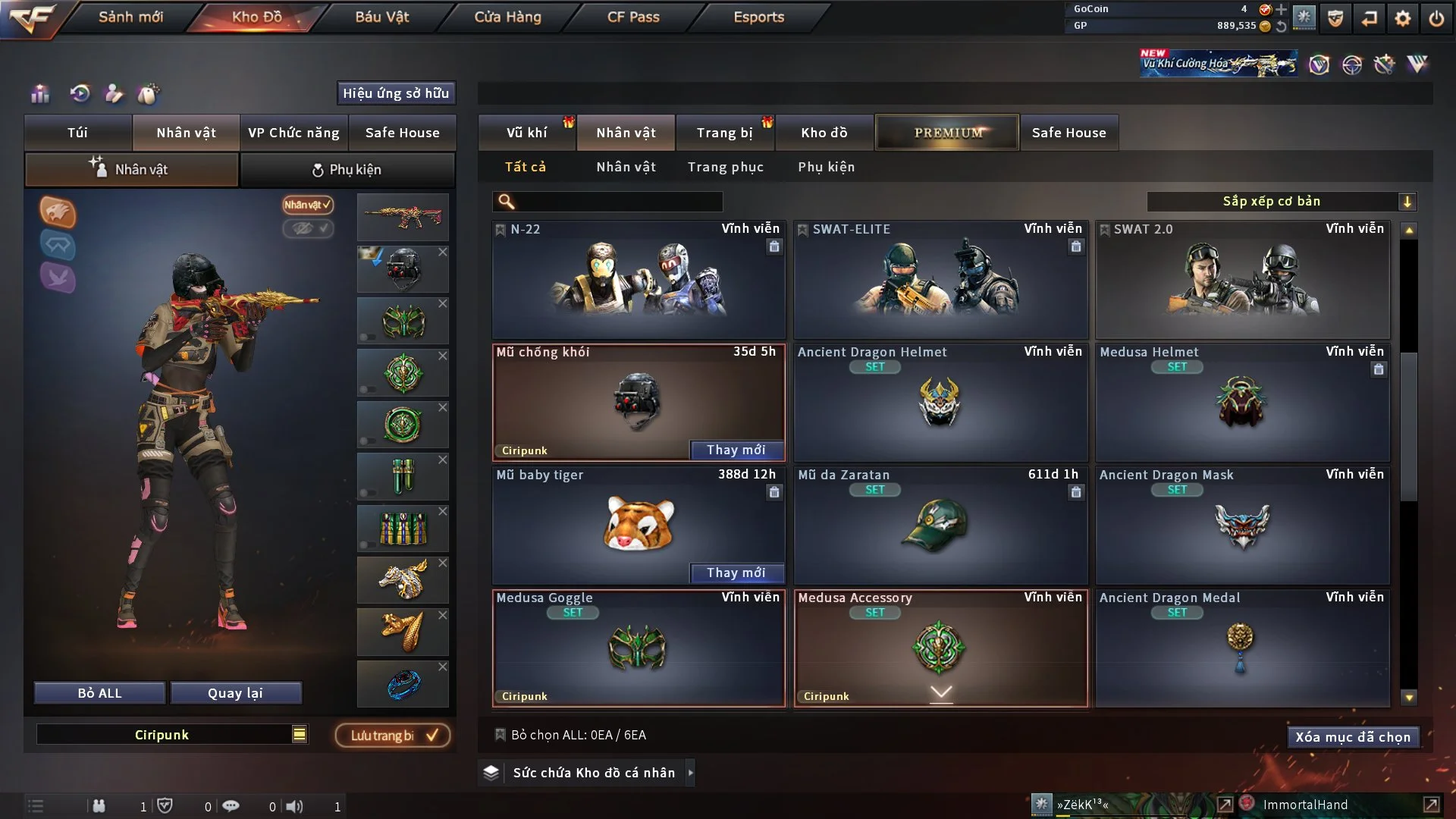Screen dimensions: 1456x819
Task: Open the Sắp xếp cơ bản sort dropdown
Action: (x=1281, y=202)
